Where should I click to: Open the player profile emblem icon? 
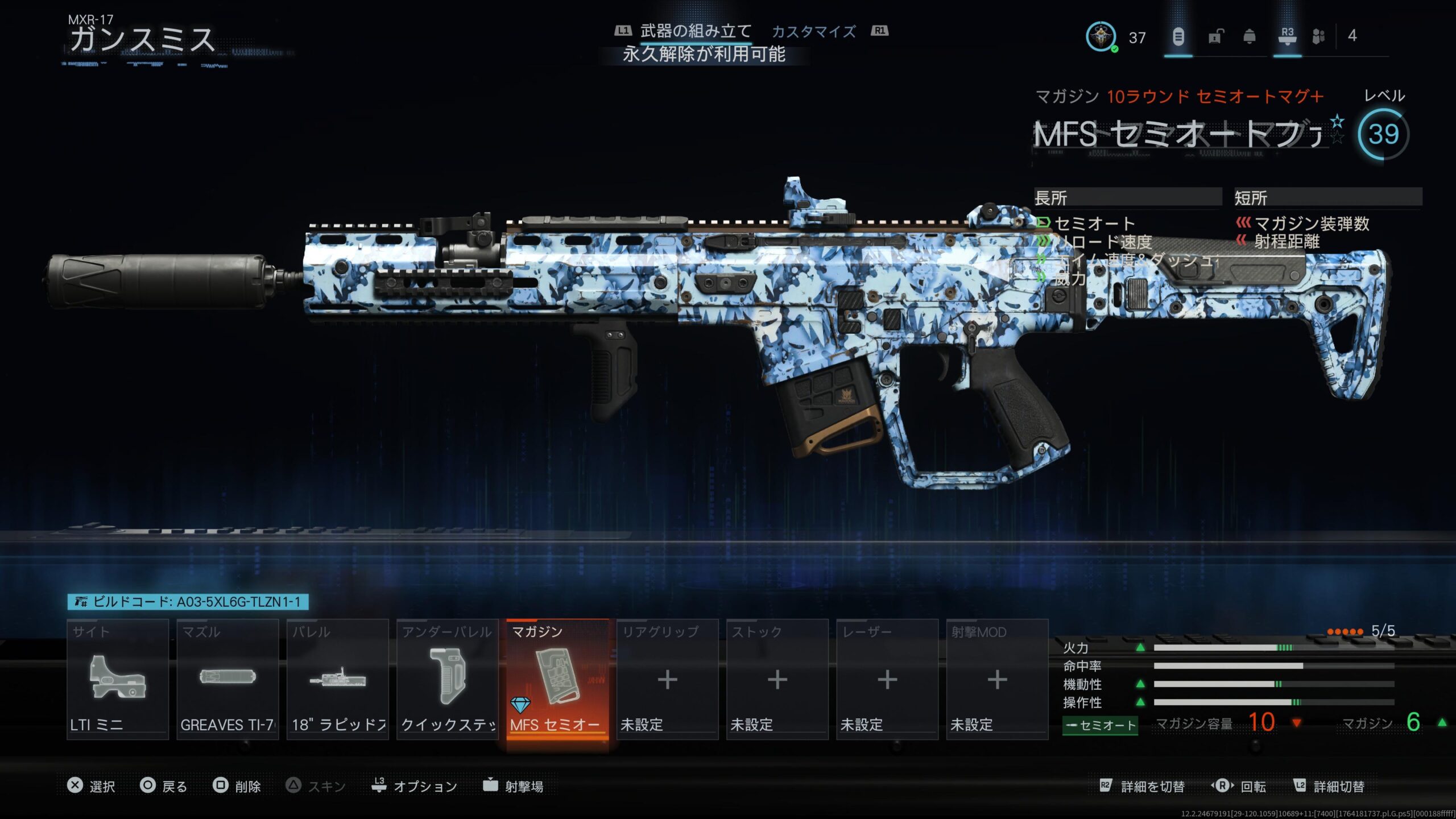click(x=1101, y=37)
